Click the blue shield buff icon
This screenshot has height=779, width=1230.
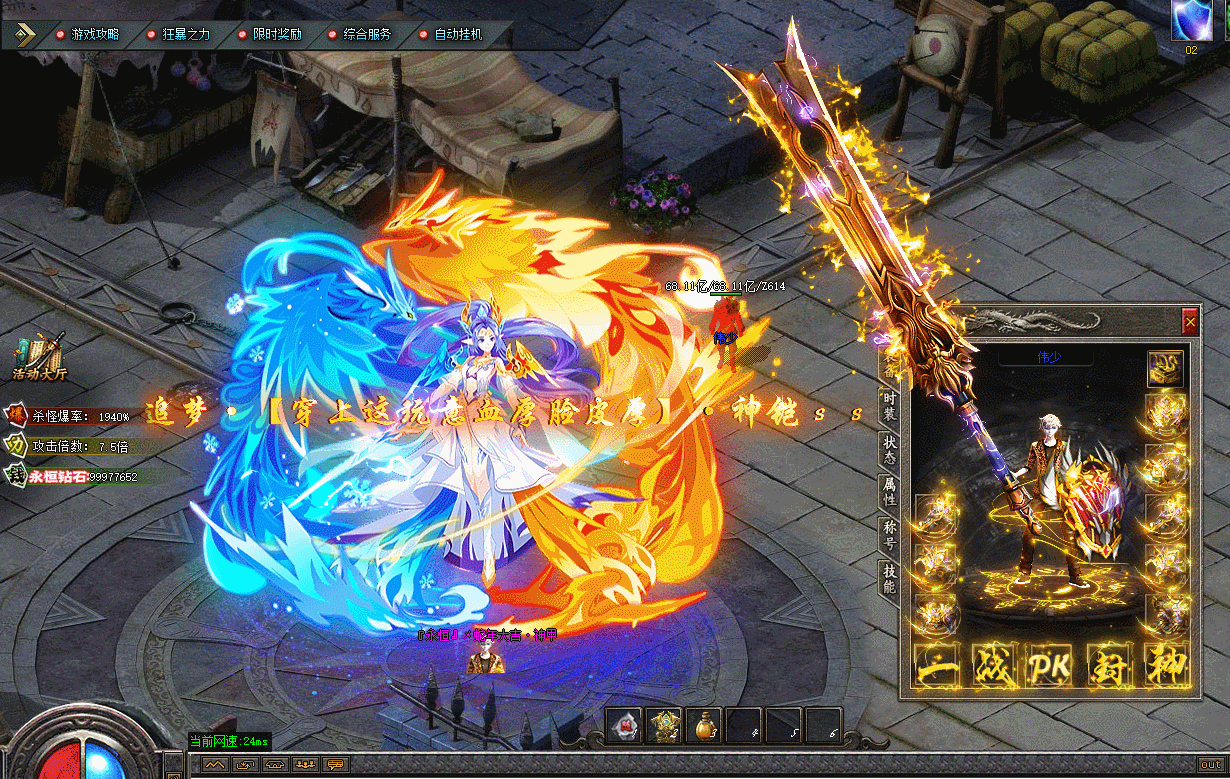coord(1191,20)
